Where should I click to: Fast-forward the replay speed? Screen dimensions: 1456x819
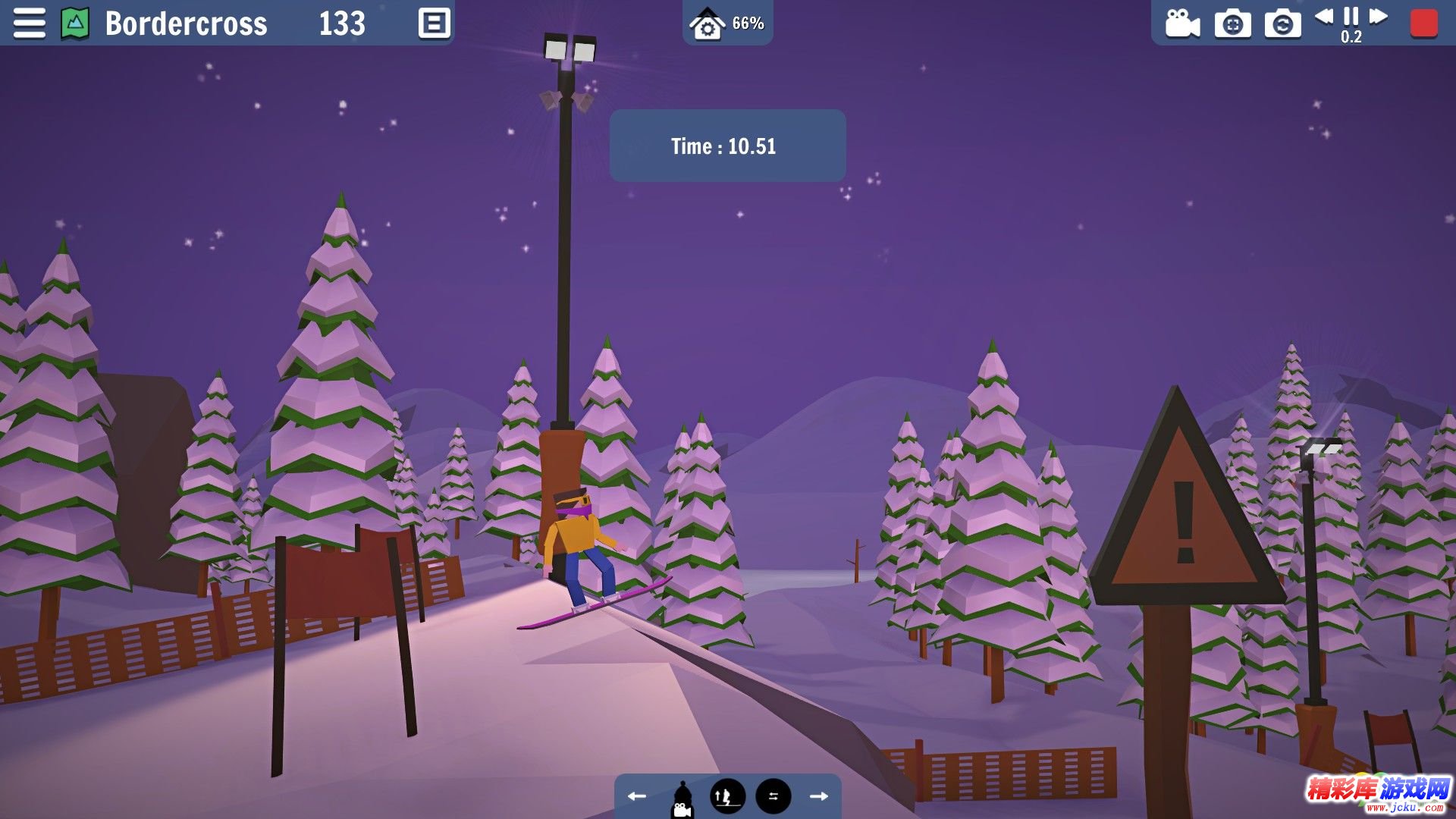[x=1379, y=16]
